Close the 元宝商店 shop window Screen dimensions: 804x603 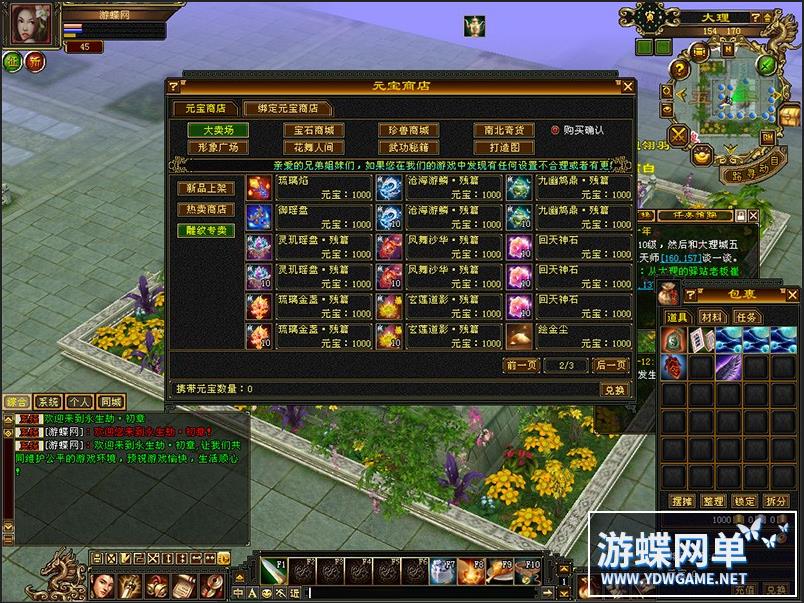coord(628,87)
